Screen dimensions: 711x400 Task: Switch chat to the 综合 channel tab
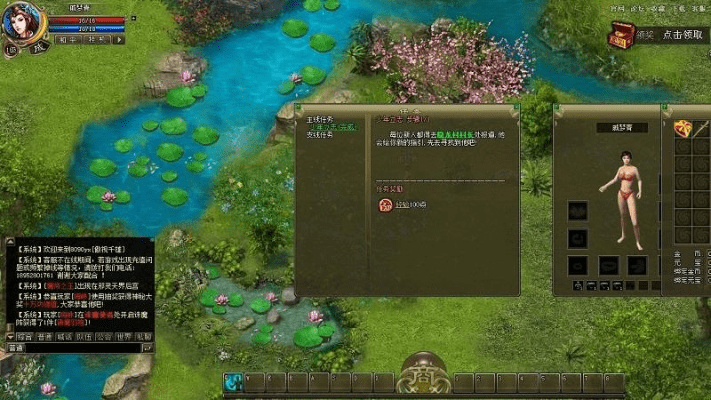[x=23, y=337]
